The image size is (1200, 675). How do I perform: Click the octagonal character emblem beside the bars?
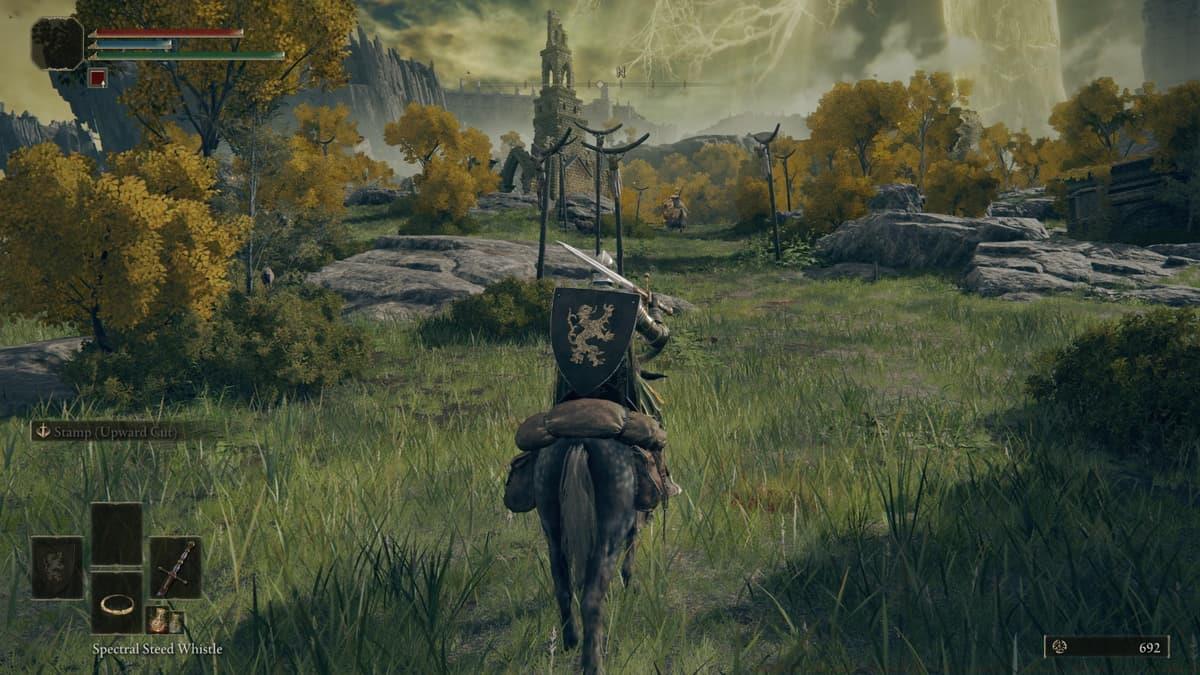(x=57, y=43)
